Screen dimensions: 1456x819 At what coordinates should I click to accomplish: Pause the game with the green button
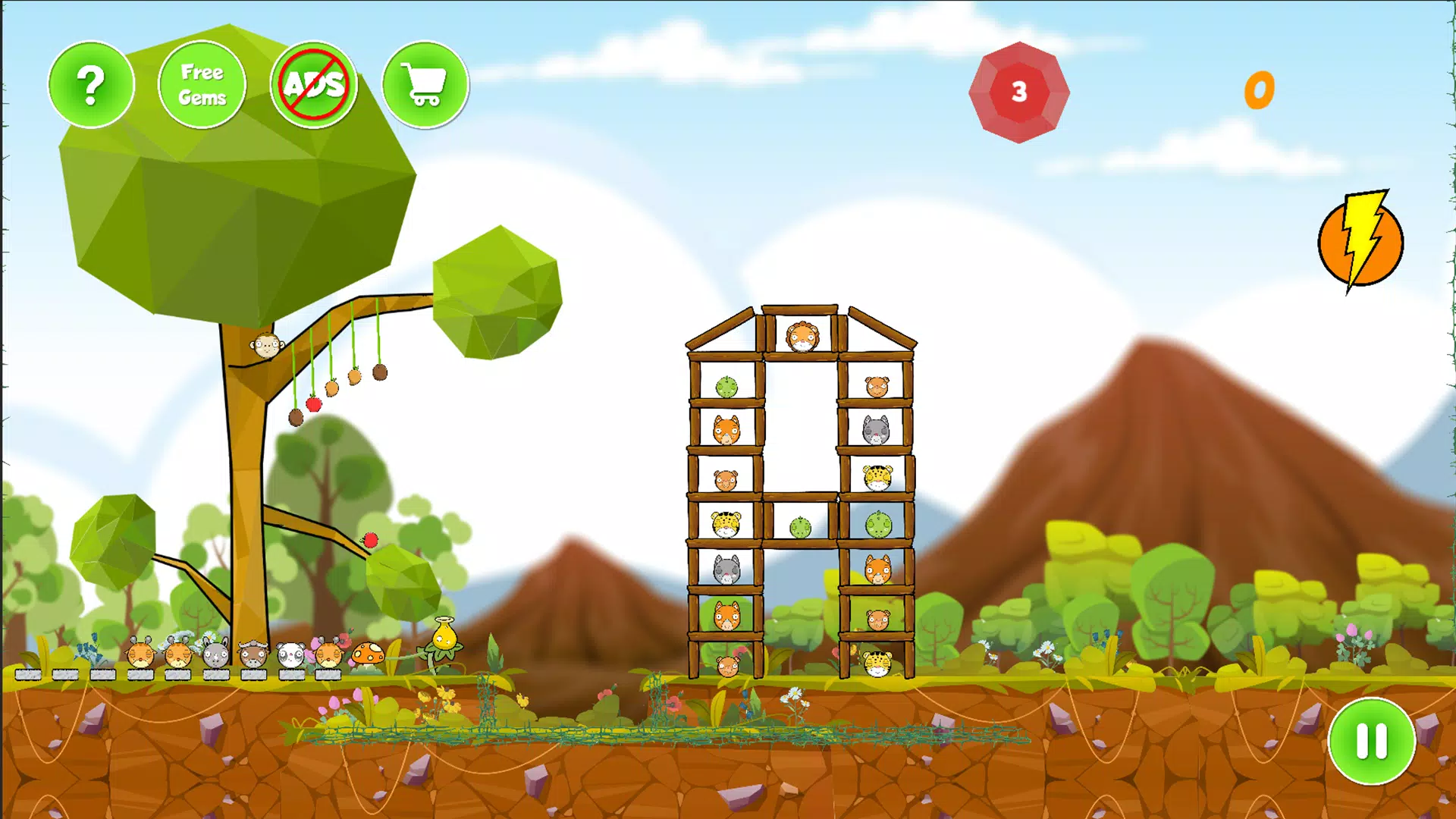(x=1371, y=740)
